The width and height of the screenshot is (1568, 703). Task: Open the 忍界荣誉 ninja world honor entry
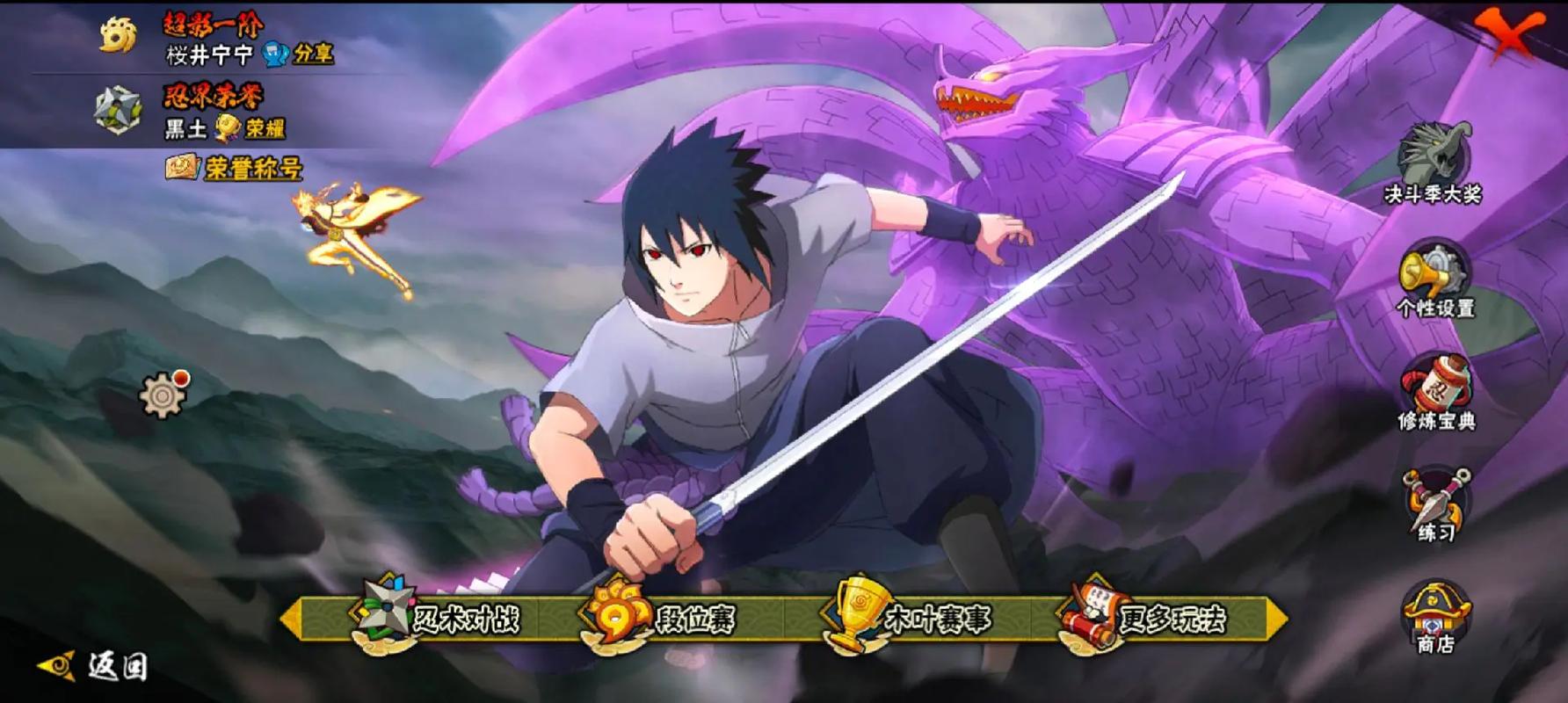(119, 111)
